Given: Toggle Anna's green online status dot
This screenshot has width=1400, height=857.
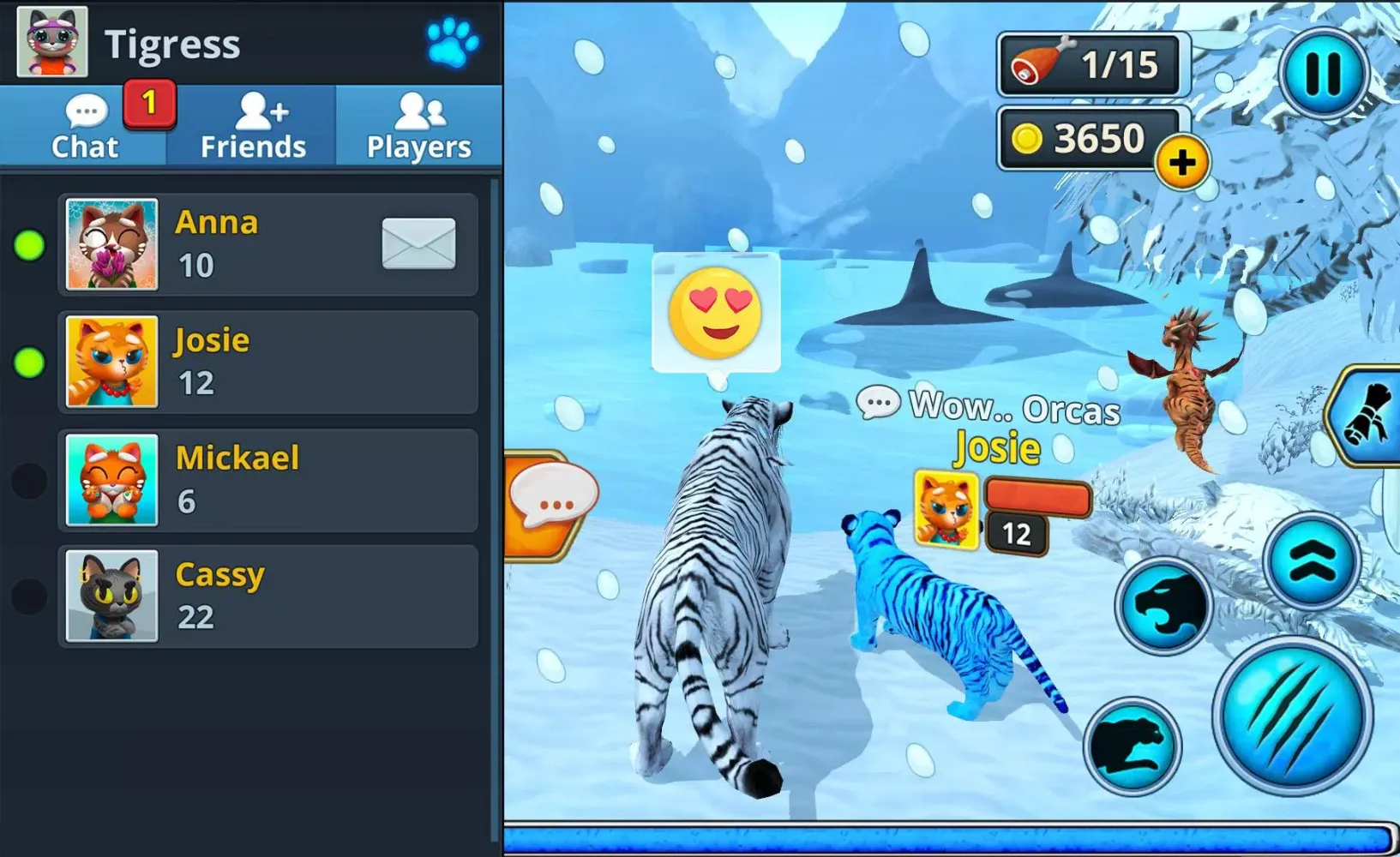Looking at the screenshot, I should click(31, 243).
